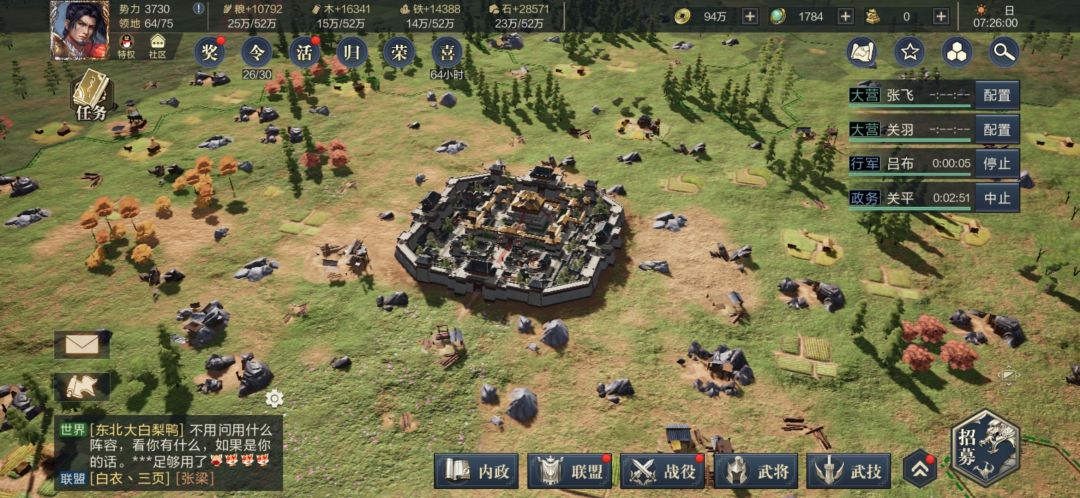
Task: Open the star favorites icon
Action: pyautogui.click(x=909, y=51)
